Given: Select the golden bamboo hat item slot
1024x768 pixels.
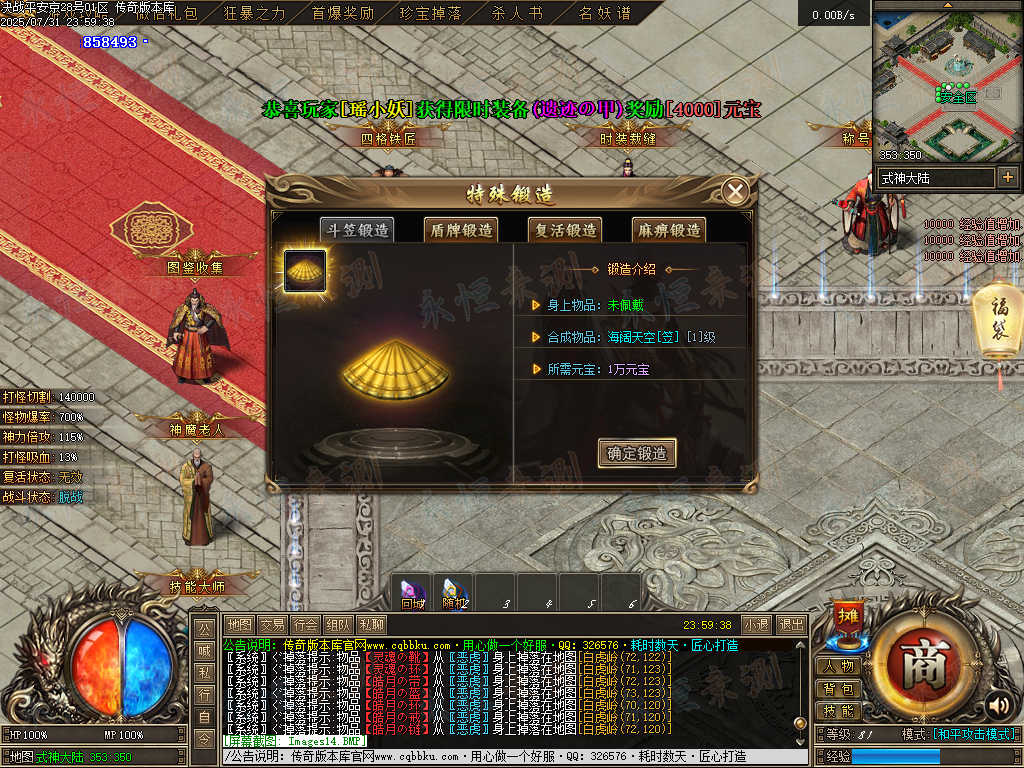Looking at the screenshot, I should click(305, 270).
